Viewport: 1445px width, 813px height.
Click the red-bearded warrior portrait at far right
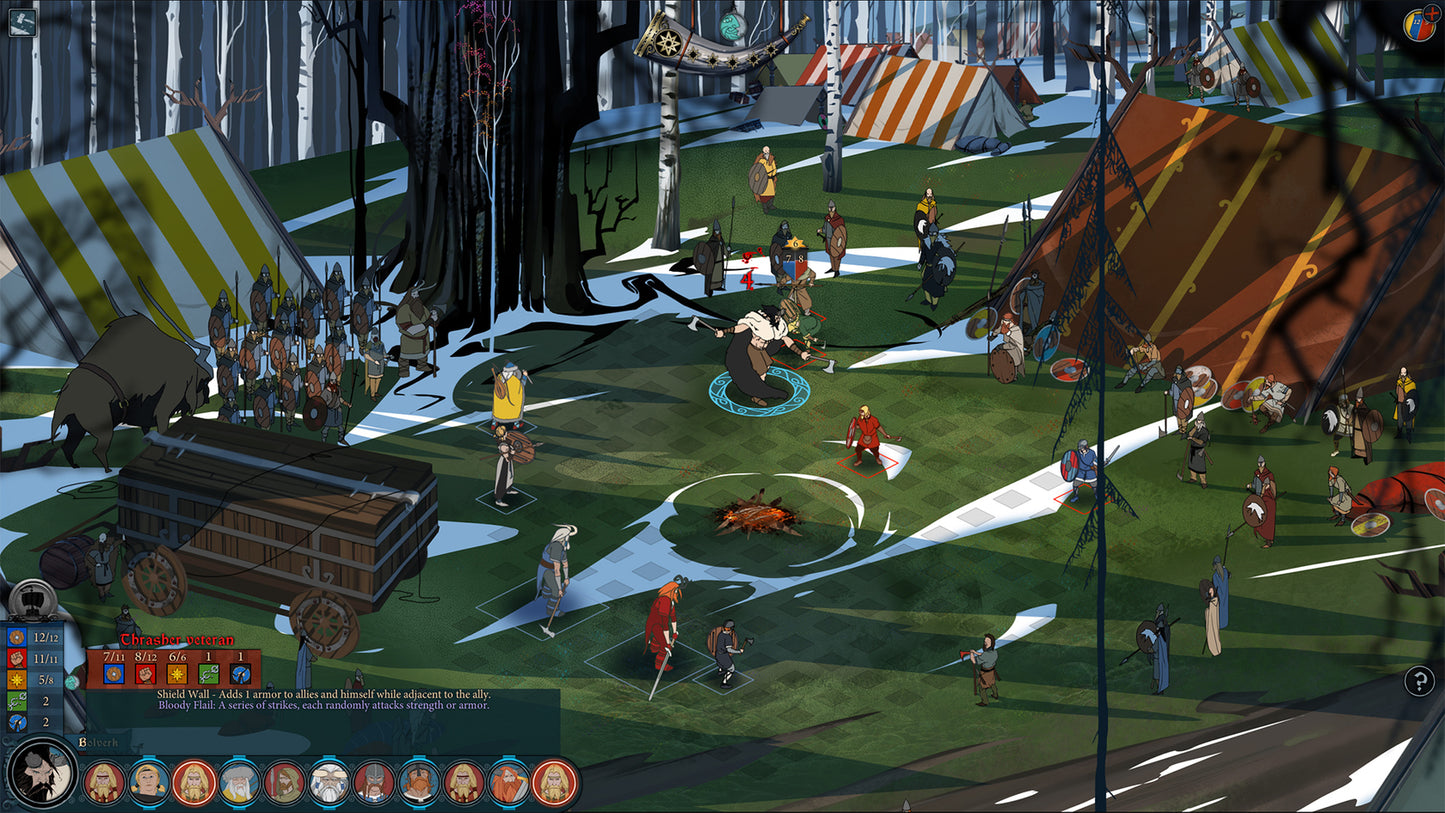(554, 783)
